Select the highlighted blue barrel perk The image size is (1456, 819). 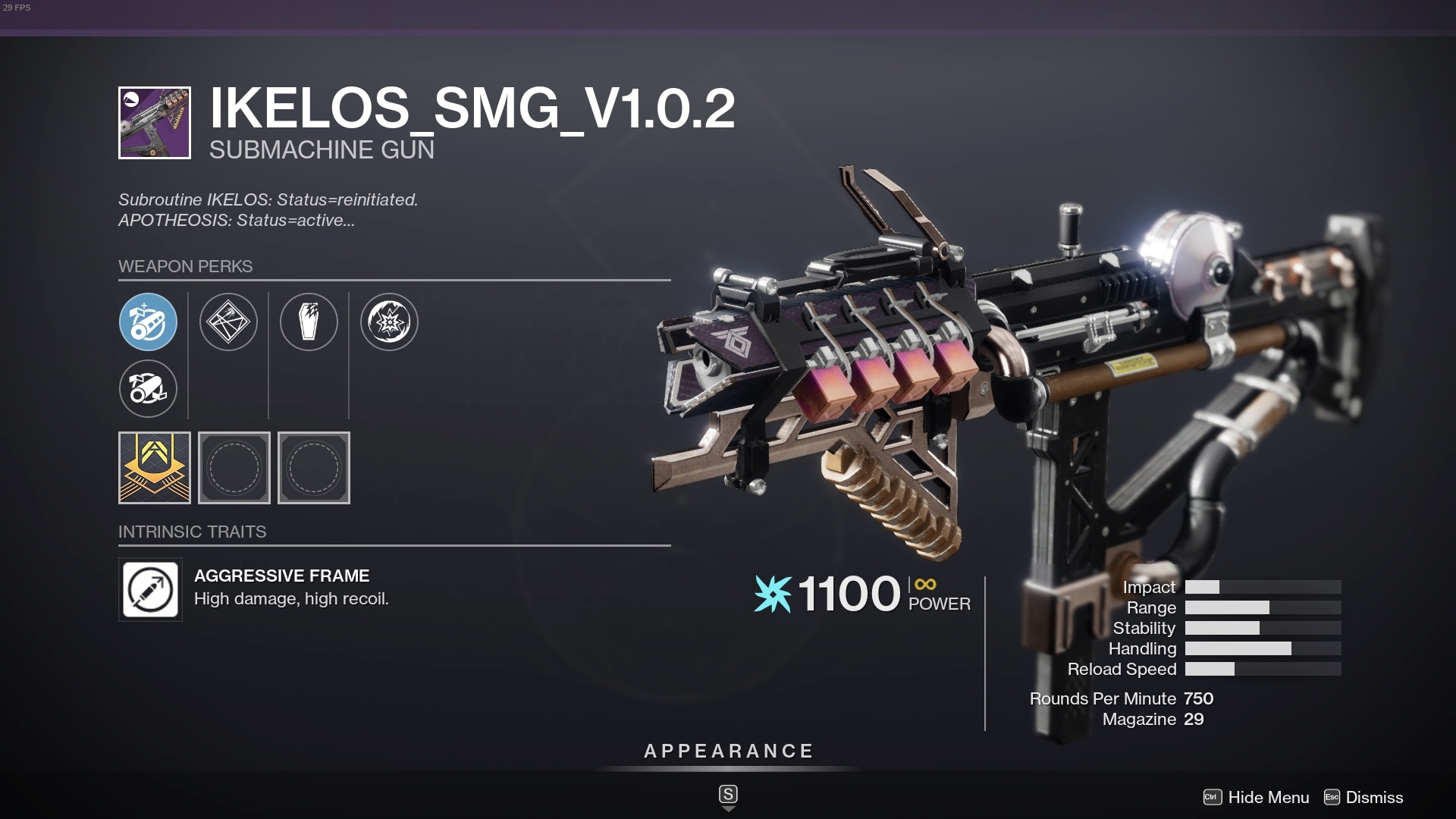pos(149,322)
